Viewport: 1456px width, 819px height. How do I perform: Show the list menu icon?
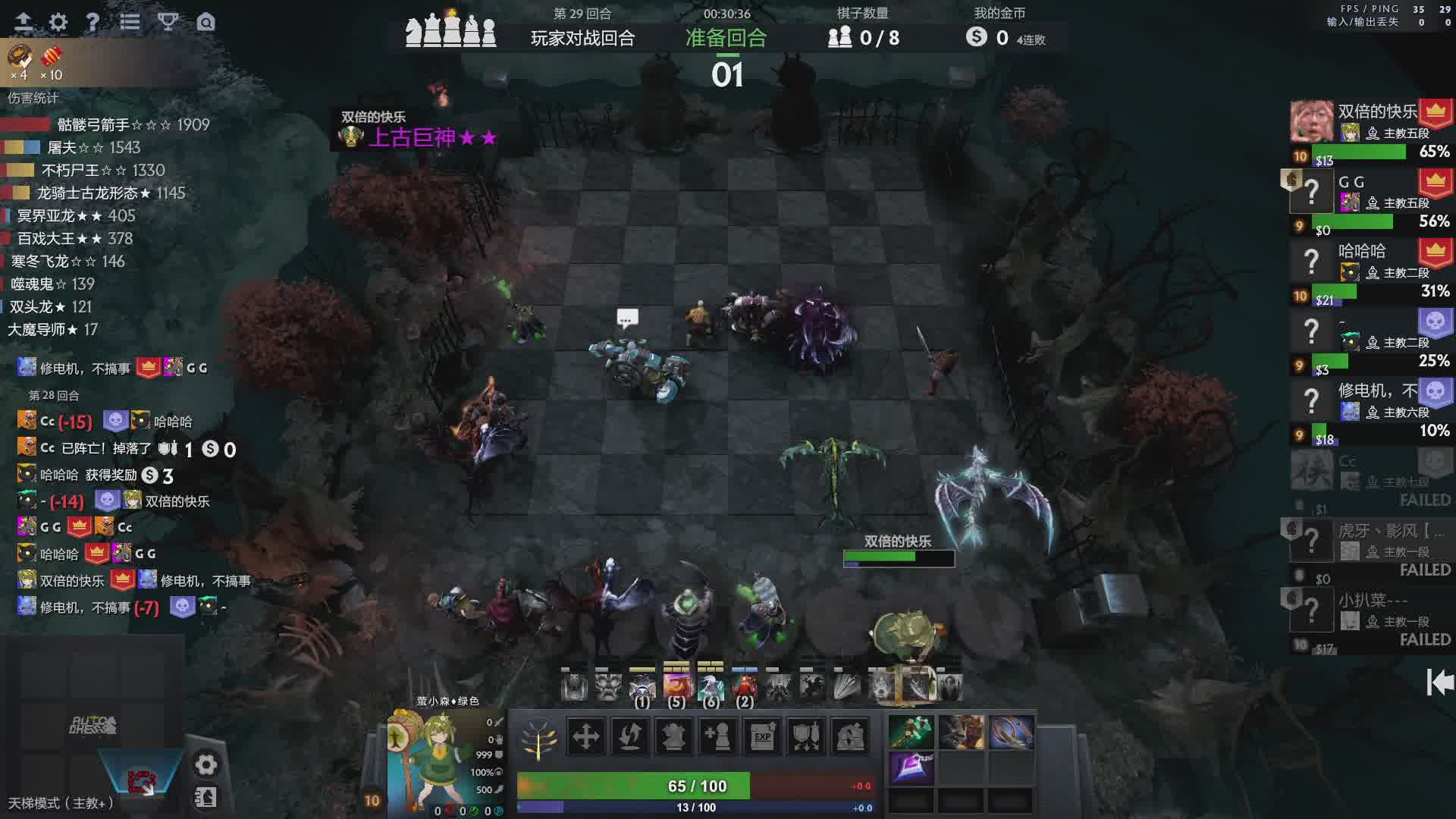(130, 22)
